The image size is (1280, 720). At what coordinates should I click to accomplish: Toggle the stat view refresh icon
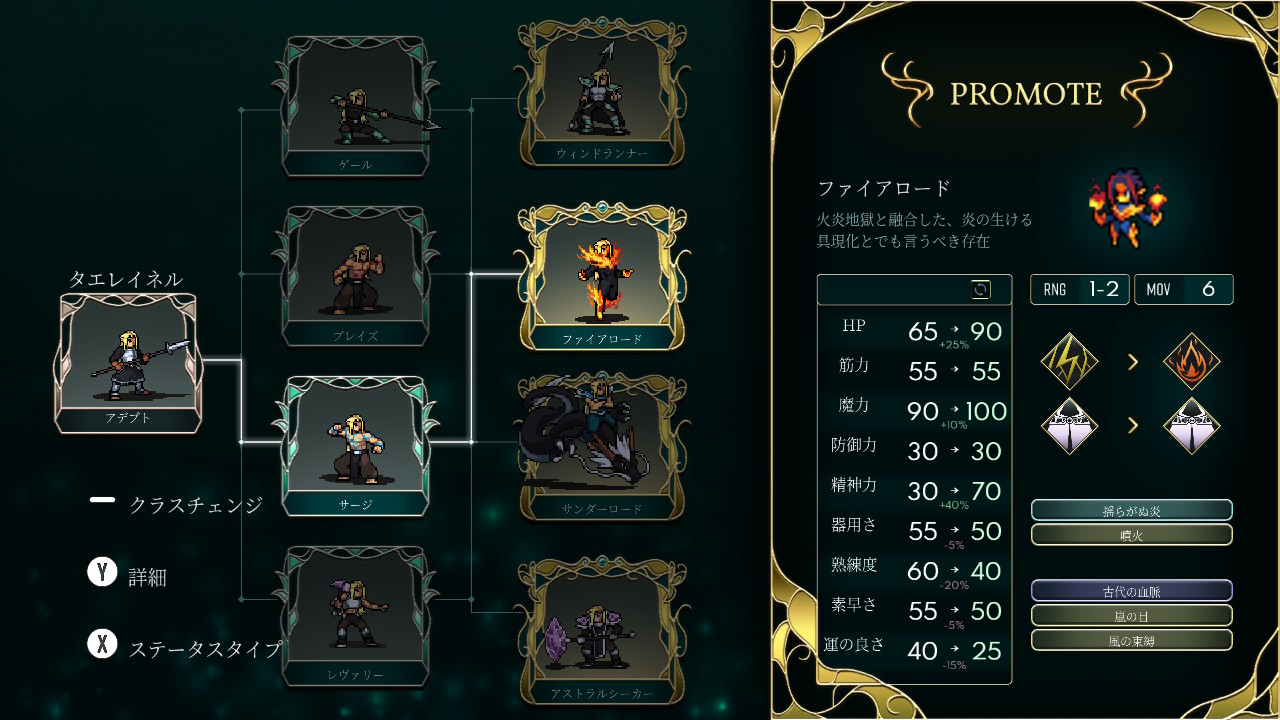coord(981,290)
